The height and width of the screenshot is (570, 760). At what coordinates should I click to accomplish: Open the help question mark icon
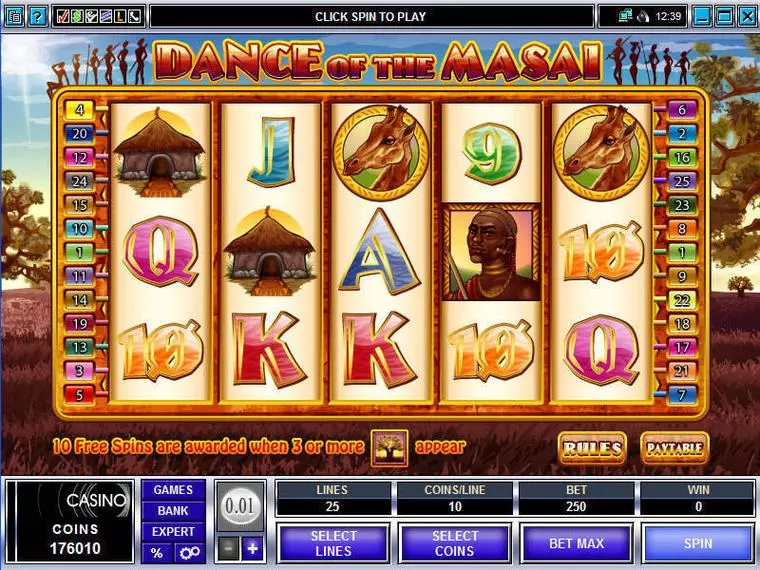tap(37, 16)
